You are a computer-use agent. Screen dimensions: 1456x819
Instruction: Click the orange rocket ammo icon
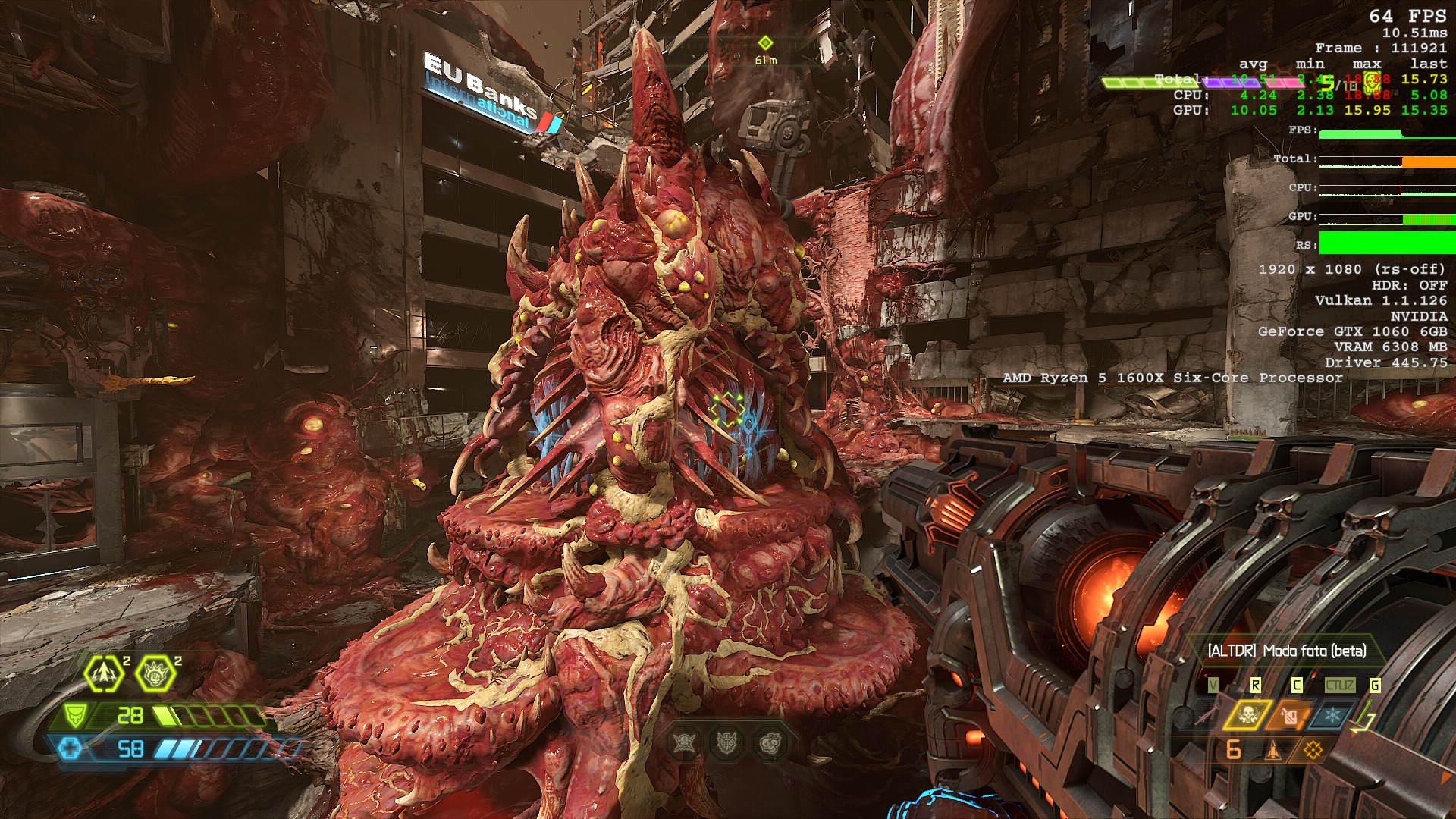pyautogui.click(x=1273, y=751)
